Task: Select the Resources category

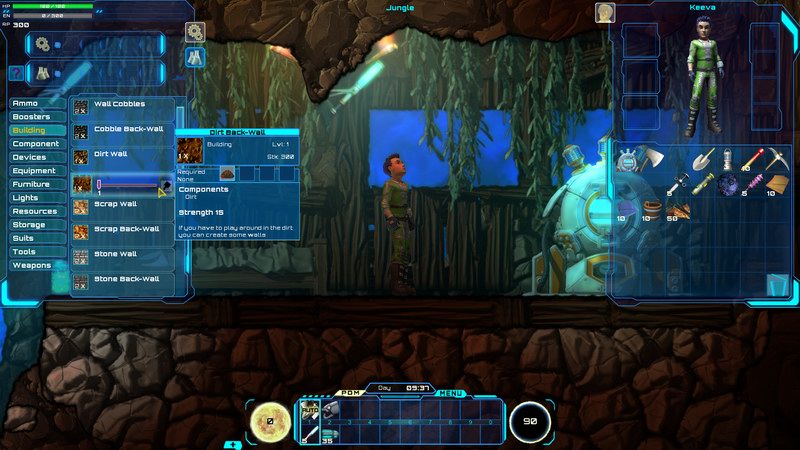Action: (36, 211)
